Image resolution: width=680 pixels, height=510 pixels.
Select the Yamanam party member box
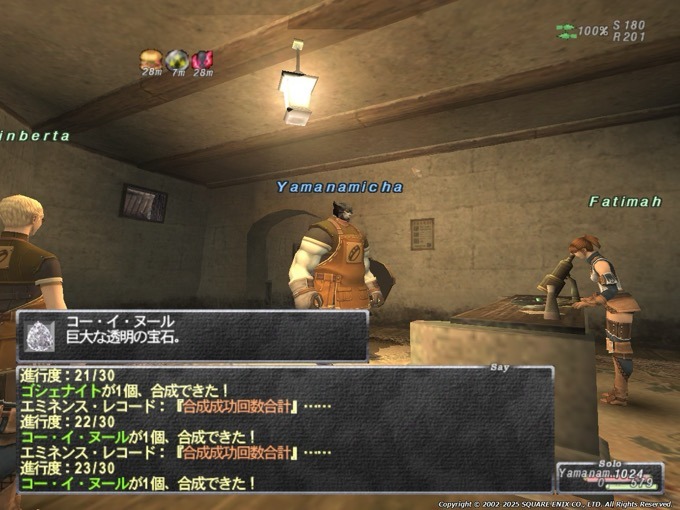[x=609, y=478]
